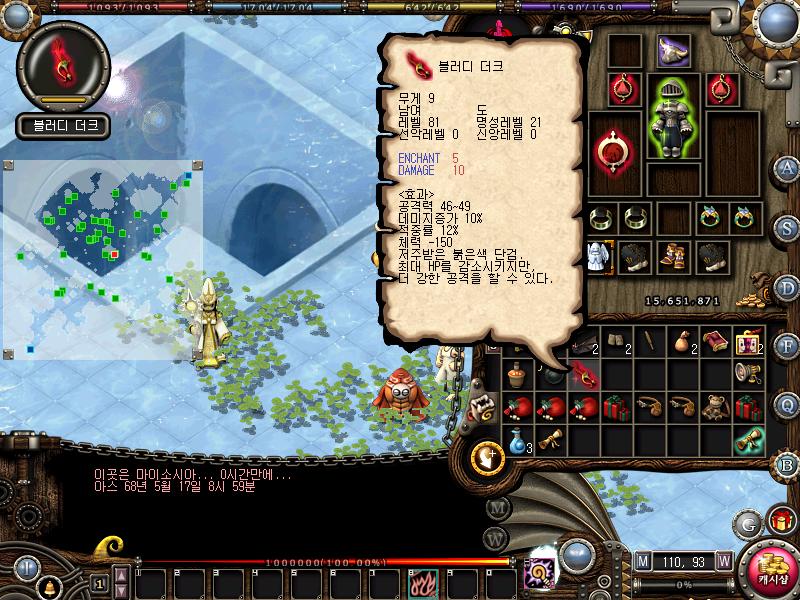Select the equipped armor character slot
This screenshot has width=800, height=600.
click(x=672, y=116)
